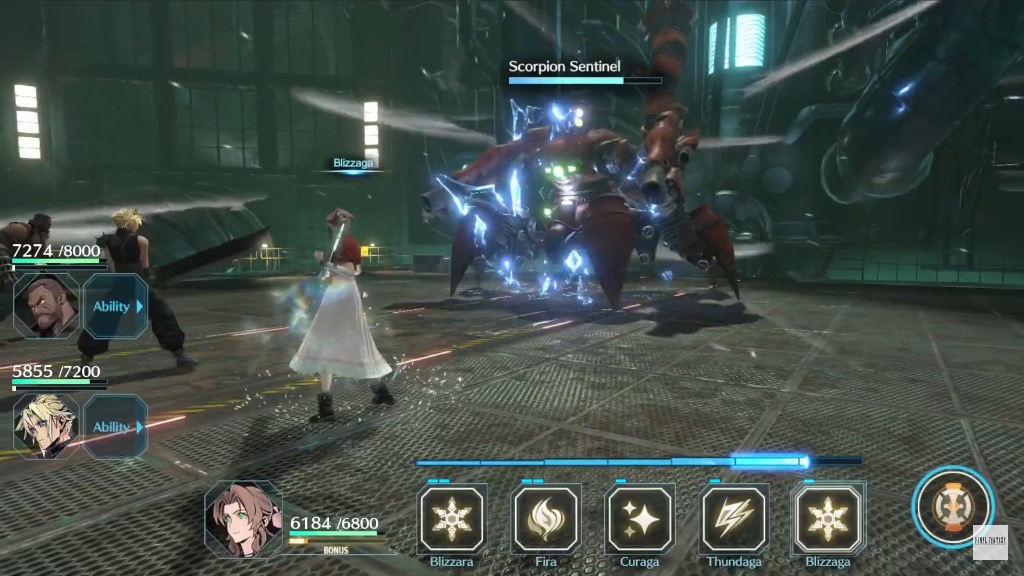The image size is (1024, 576).
Task: Cast Thundaga lightning spell
Action: 734,519
